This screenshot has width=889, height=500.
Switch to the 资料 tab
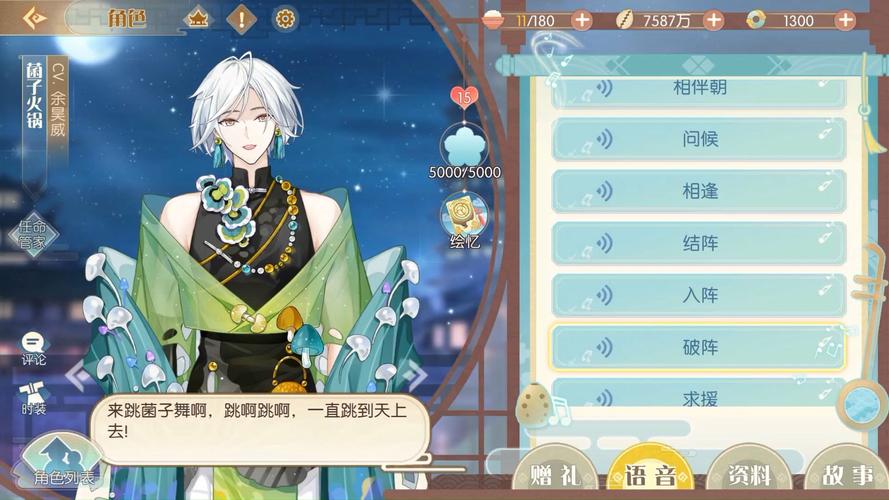[x=750, y=474]
